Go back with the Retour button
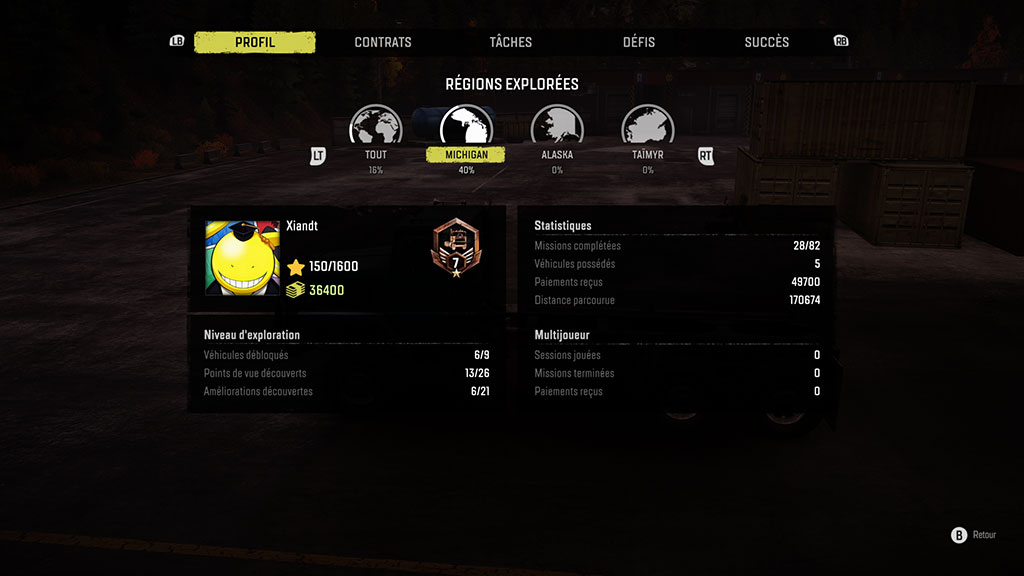 974,535
